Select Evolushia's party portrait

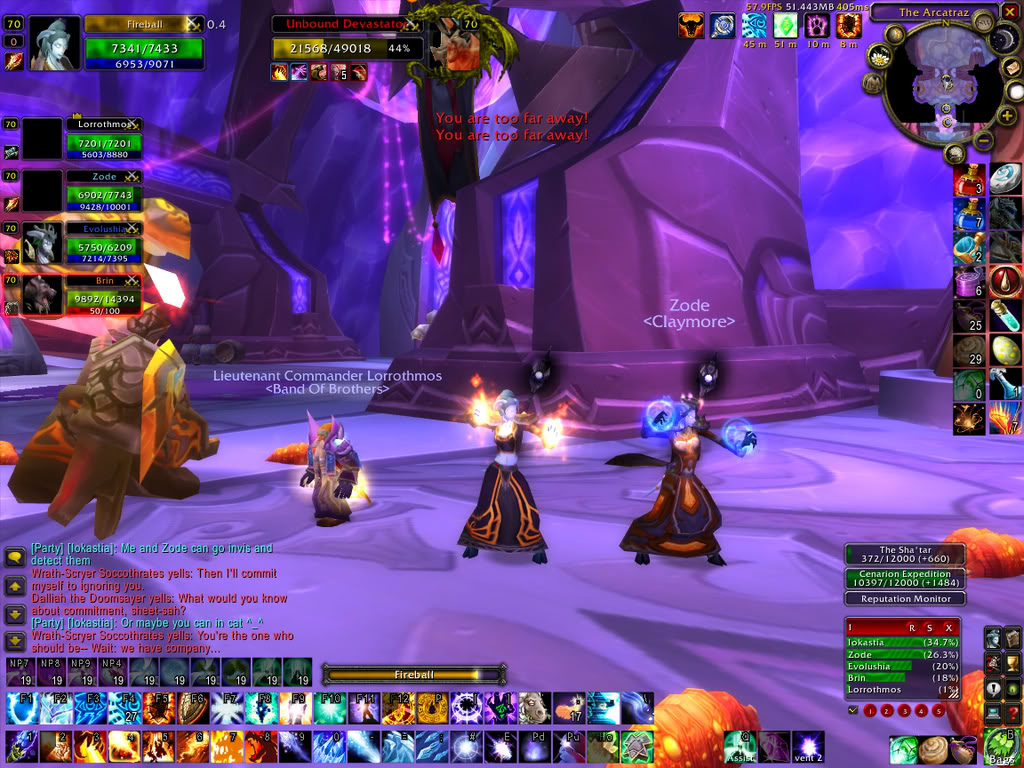click(x=43, y=243)
